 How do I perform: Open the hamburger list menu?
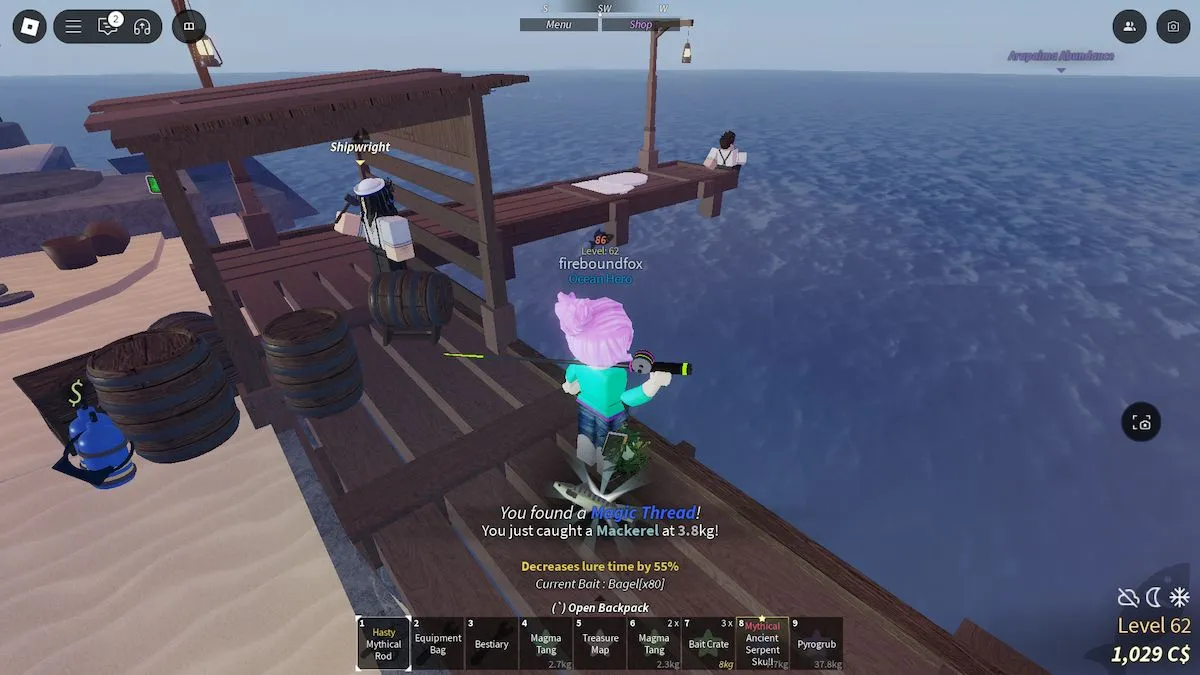(x=74, y=27)
